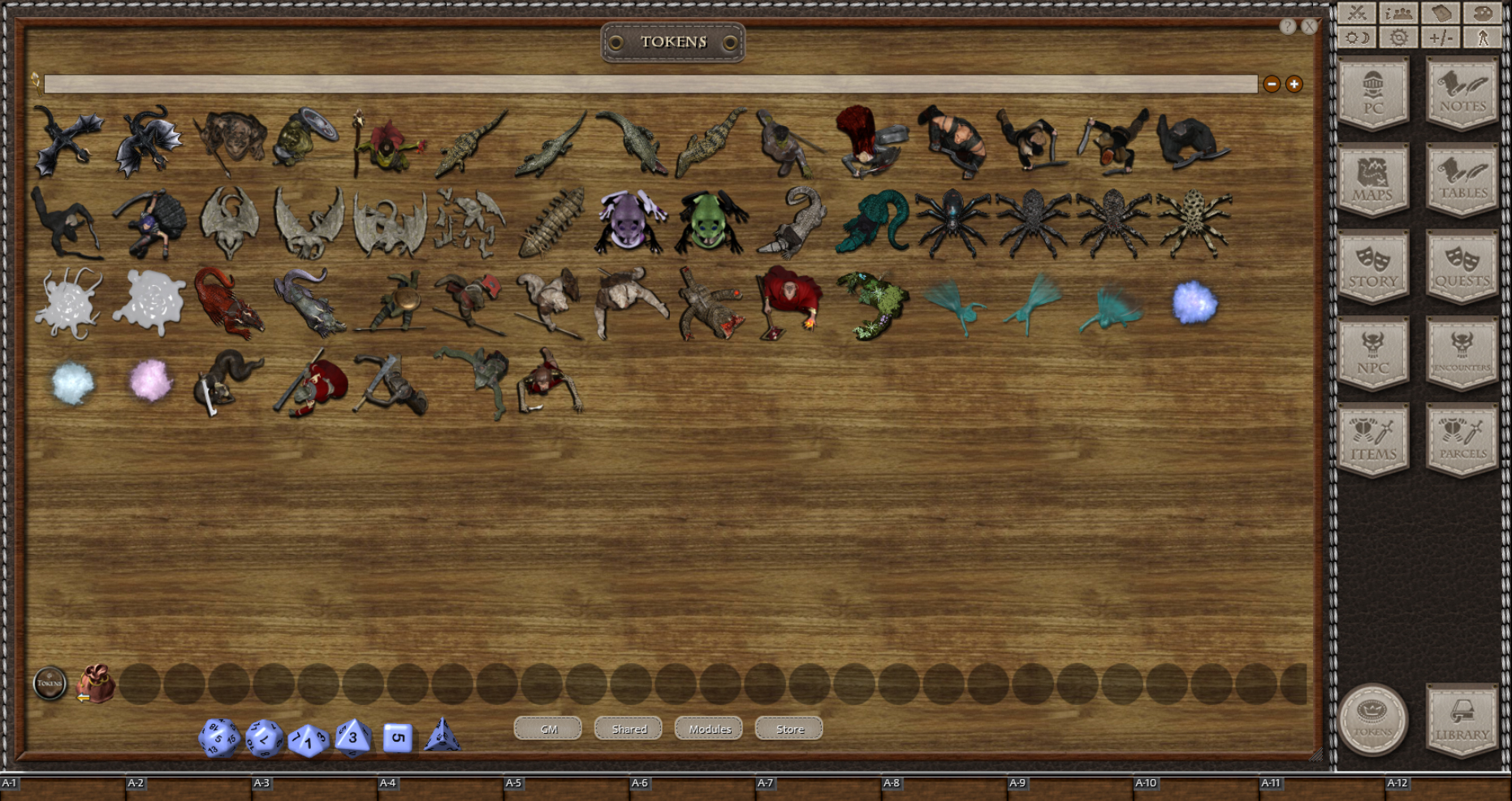Switch to the Shared tokens tab
This screenshot has height=801, width=1512.
click(628, 729)
